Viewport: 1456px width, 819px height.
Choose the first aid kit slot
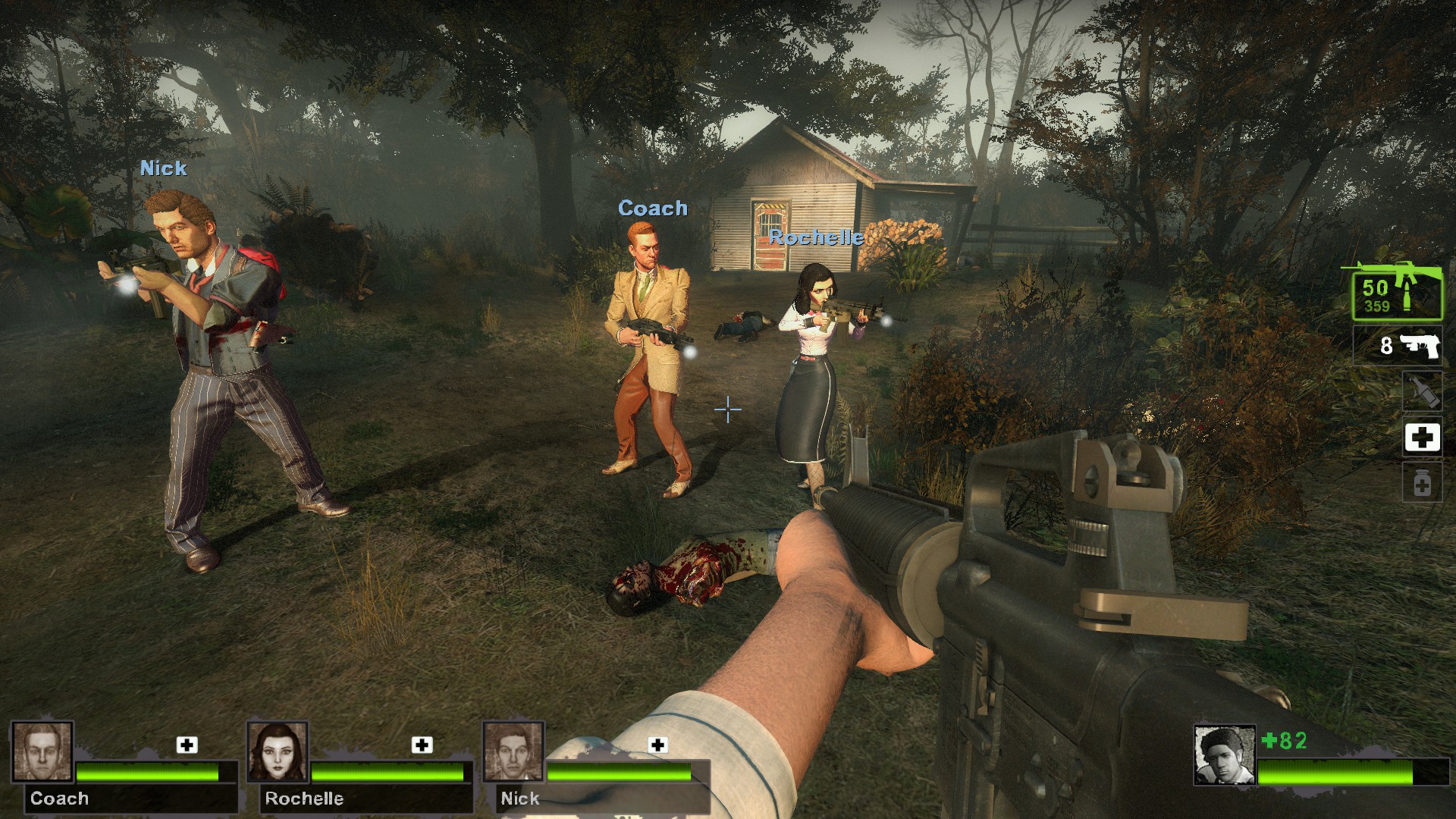1422,438
